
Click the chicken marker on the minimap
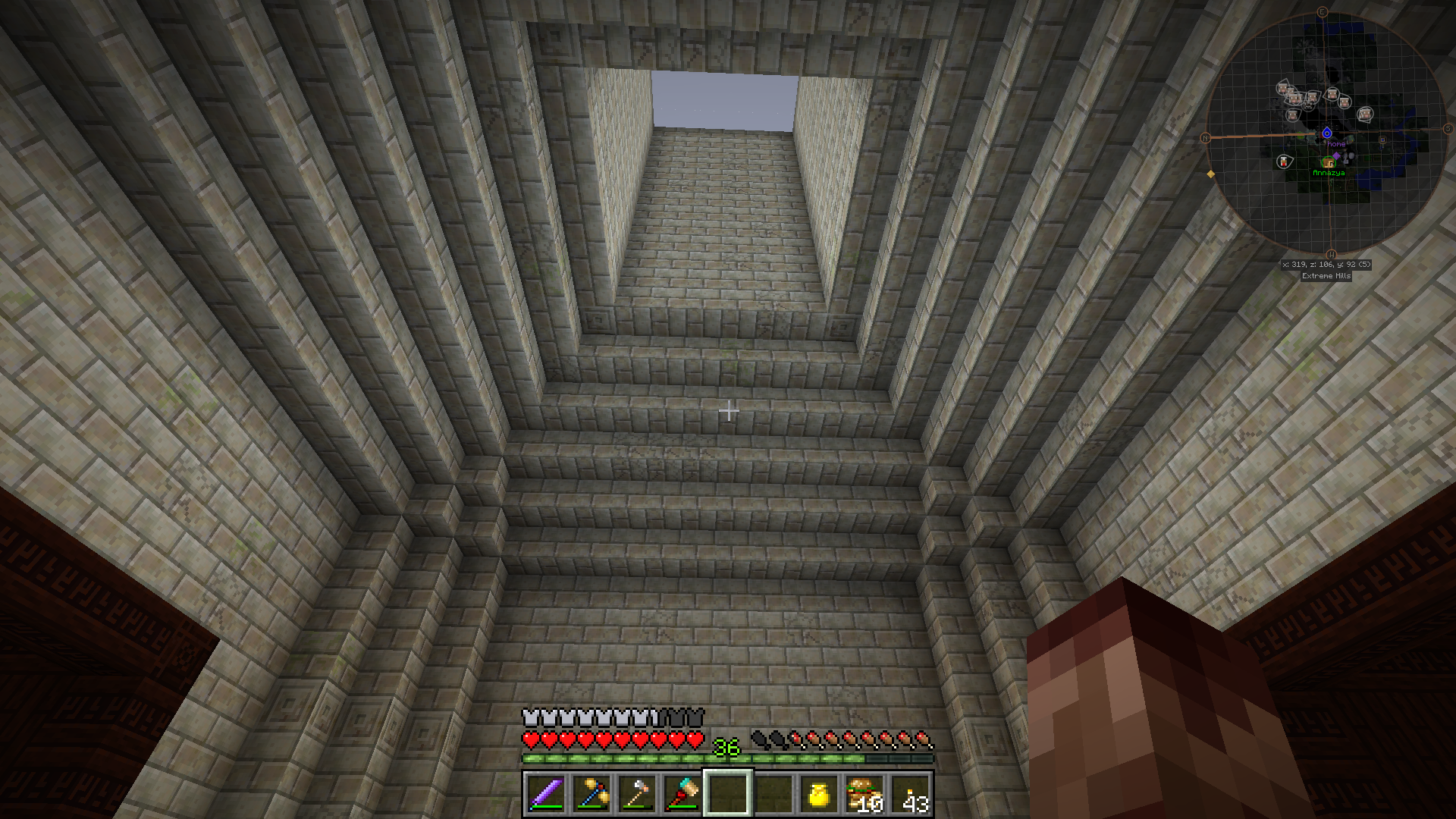pyautogui.click(x=1284, y=161)
